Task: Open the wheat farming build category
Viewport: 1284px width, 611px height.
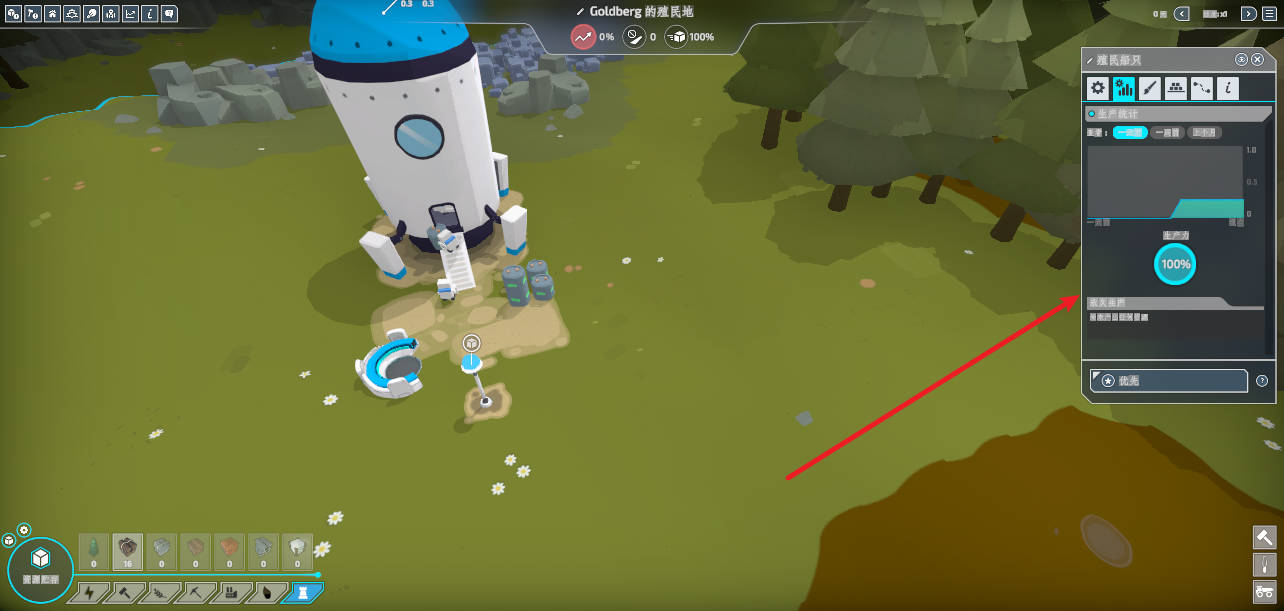Action: point(160,594)
